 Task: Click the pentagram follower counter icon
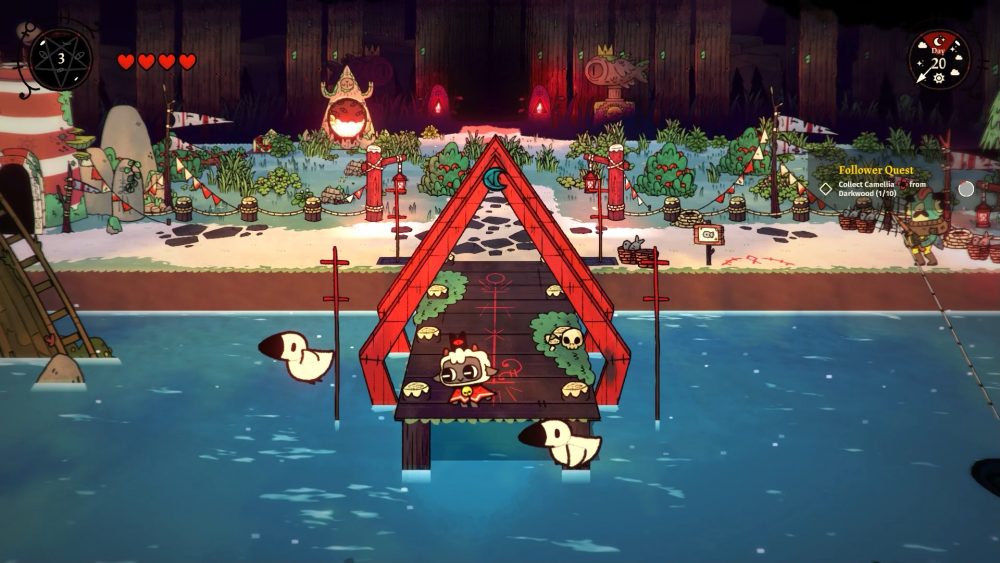60,59
